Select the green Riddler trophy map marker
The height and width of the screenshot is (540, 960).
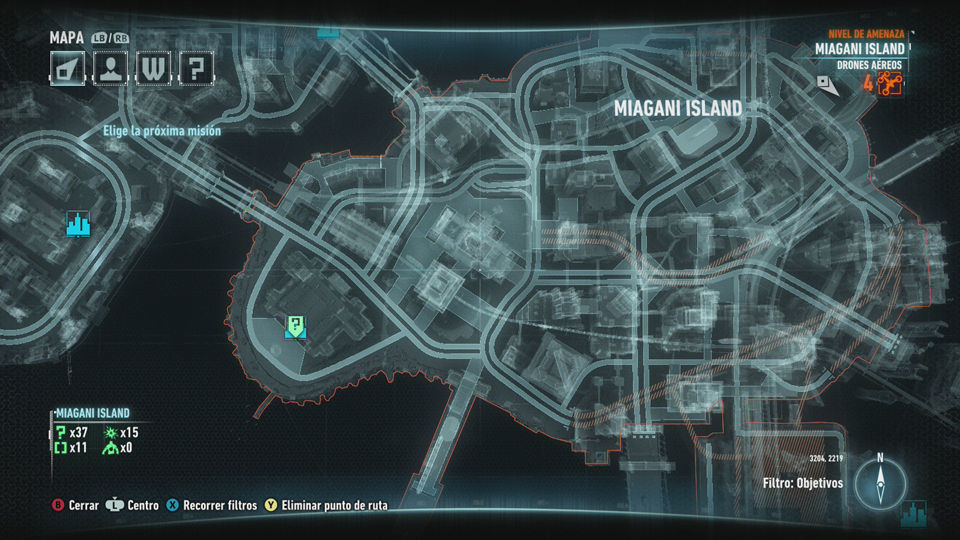click(x=296, y=324)
